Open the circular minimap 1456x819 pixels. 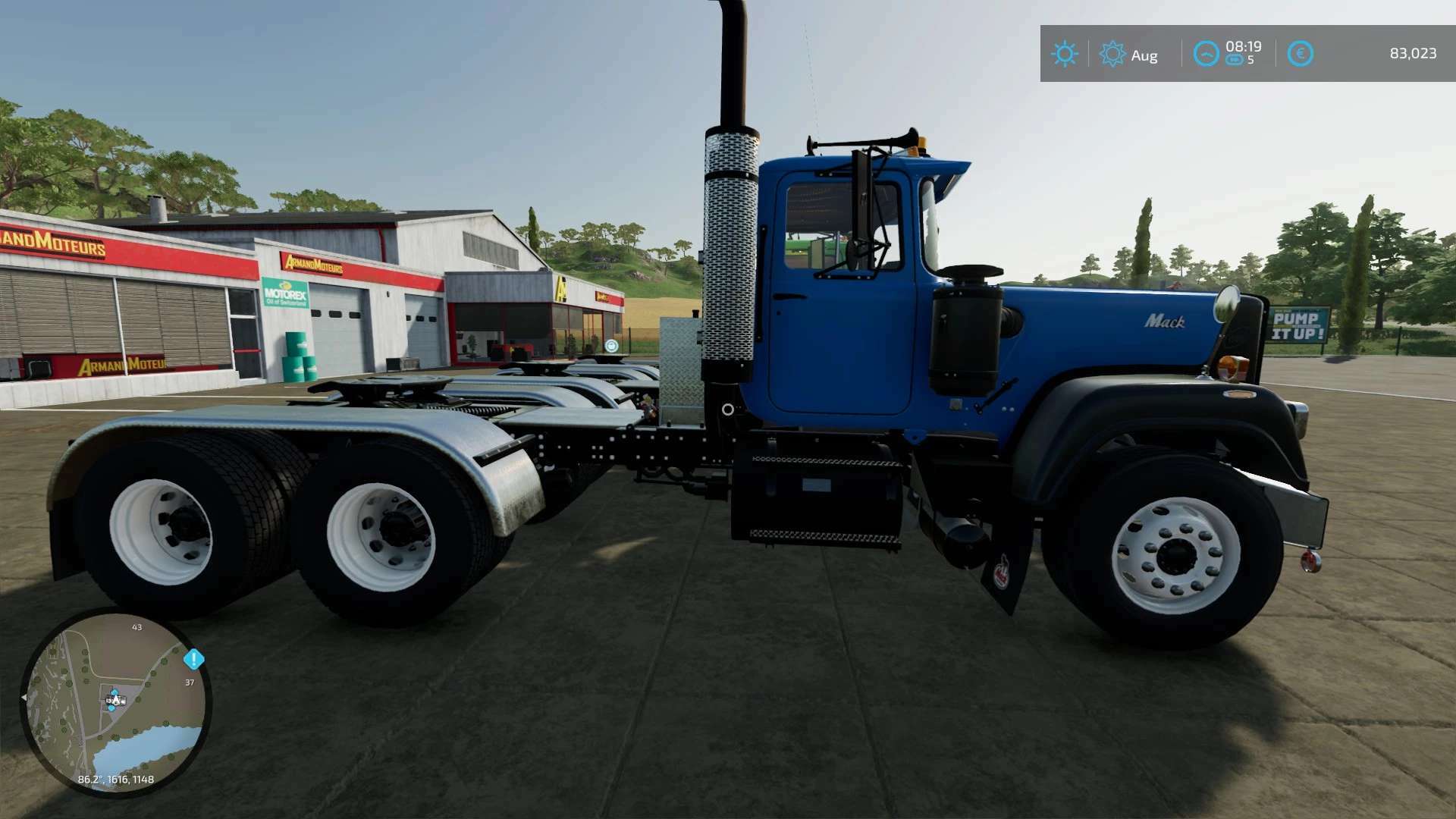coord(115,702)
